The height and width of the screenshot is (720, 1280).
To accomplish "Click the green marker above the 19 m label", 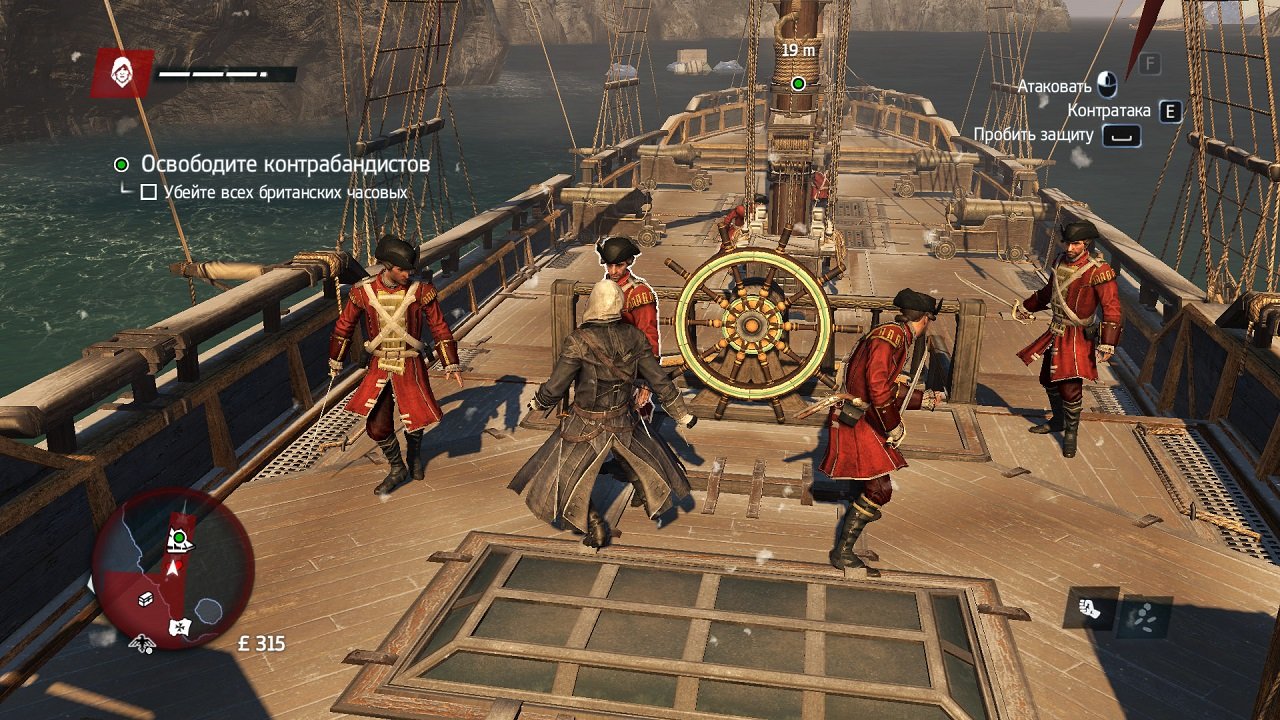I will [x=797, y=84].
